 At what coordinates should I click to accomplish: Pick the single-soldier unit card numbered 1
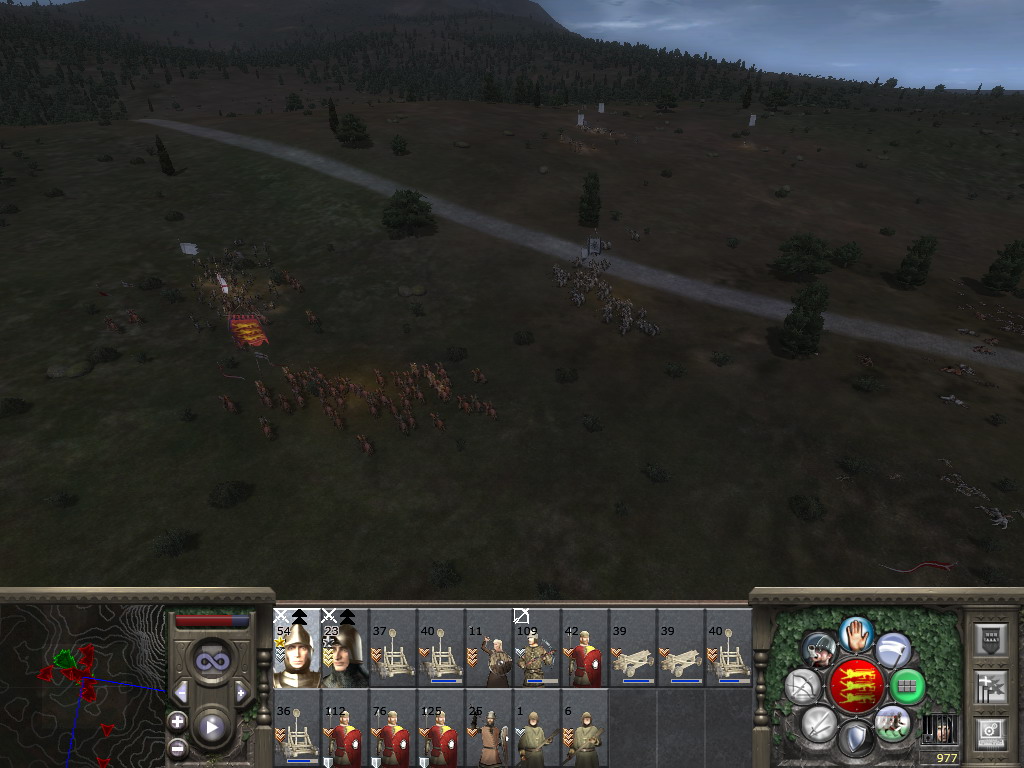(x=537, y=728)
